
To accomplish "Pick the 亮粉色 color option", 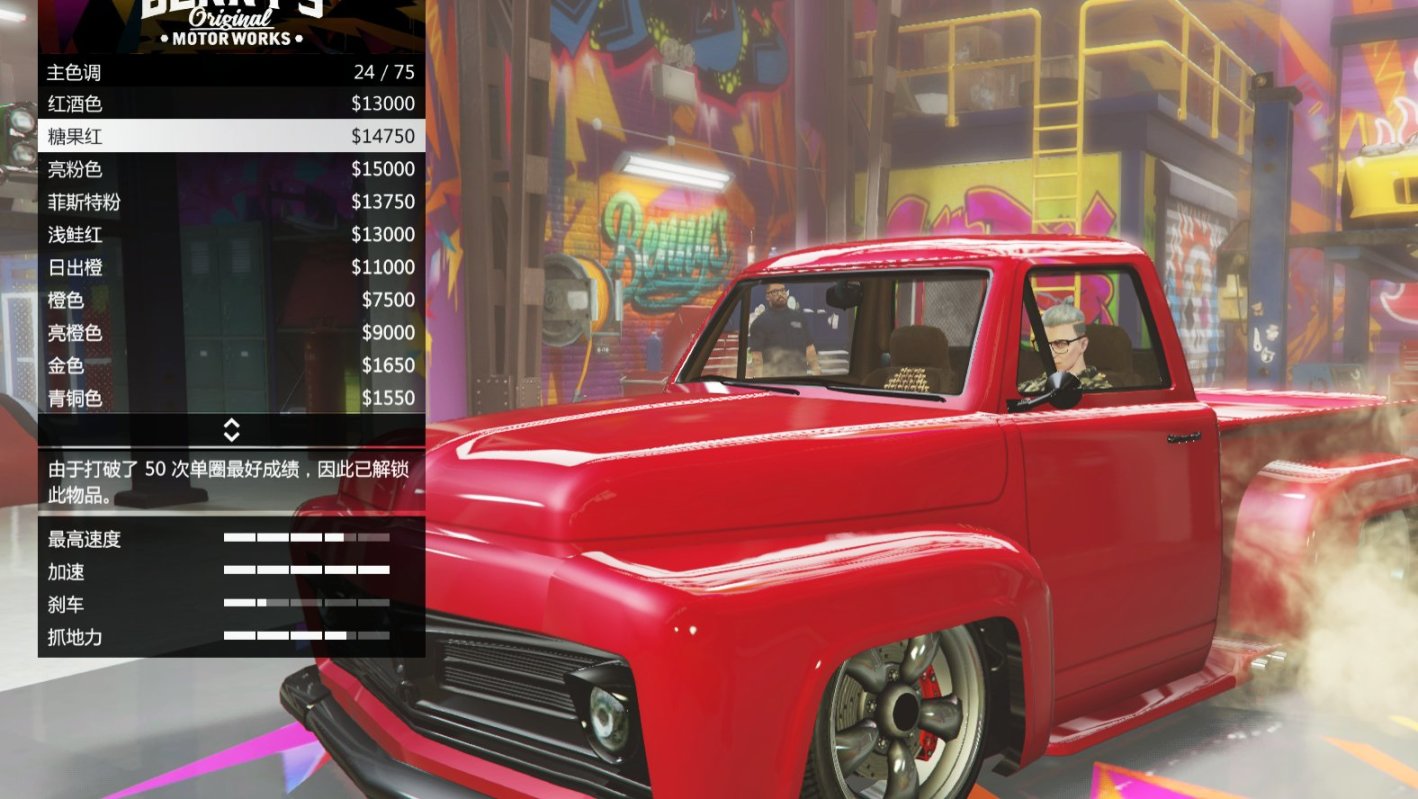I will [228, 169].
